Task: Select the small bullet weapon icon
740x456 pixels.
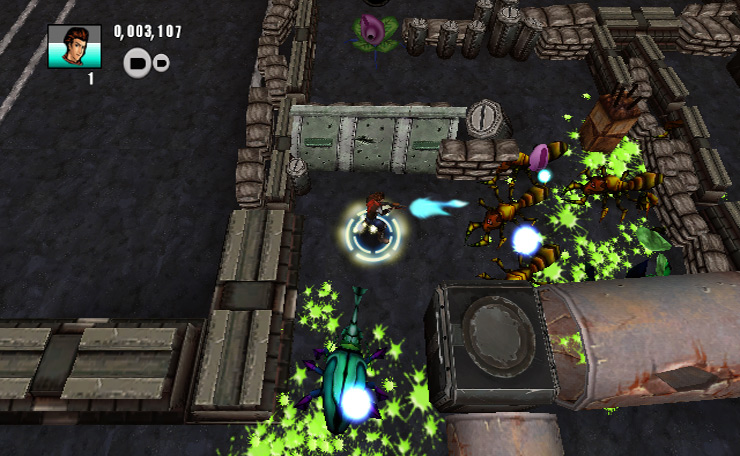Action: coord(161,63)
